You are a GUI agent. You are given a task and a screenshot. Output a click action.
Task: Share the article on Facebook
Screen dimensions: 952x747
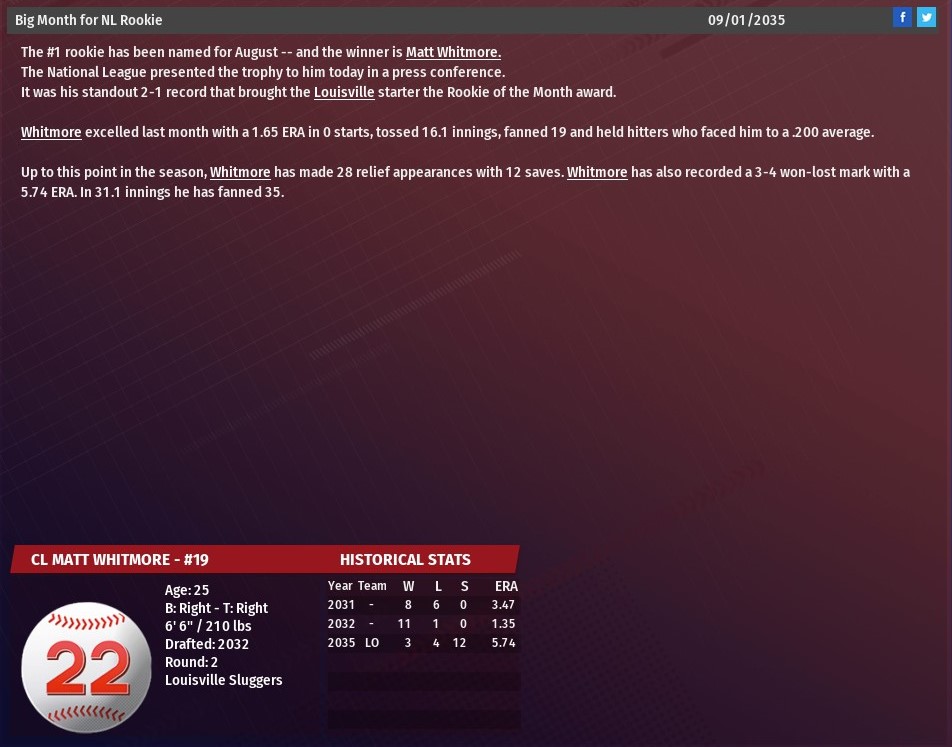tap(902, 17)
